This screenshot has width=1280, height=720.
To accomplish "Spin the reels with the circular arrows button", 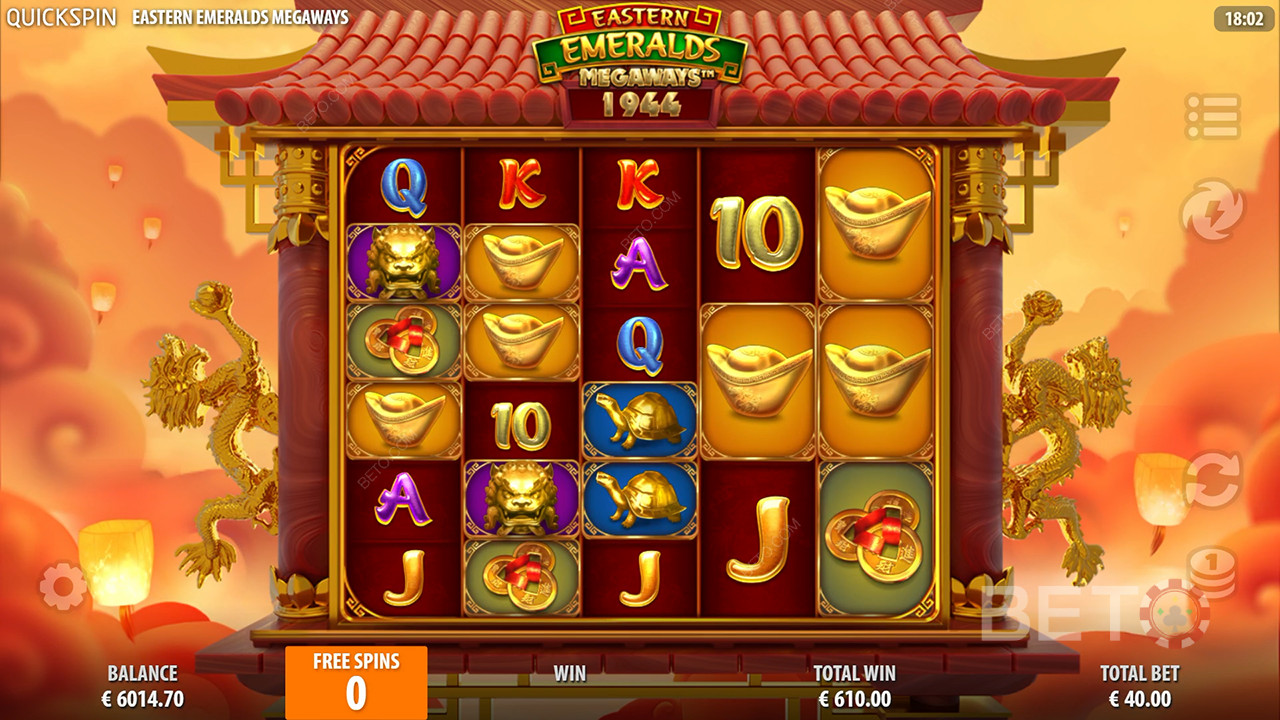I will (x=1212, y=480).
